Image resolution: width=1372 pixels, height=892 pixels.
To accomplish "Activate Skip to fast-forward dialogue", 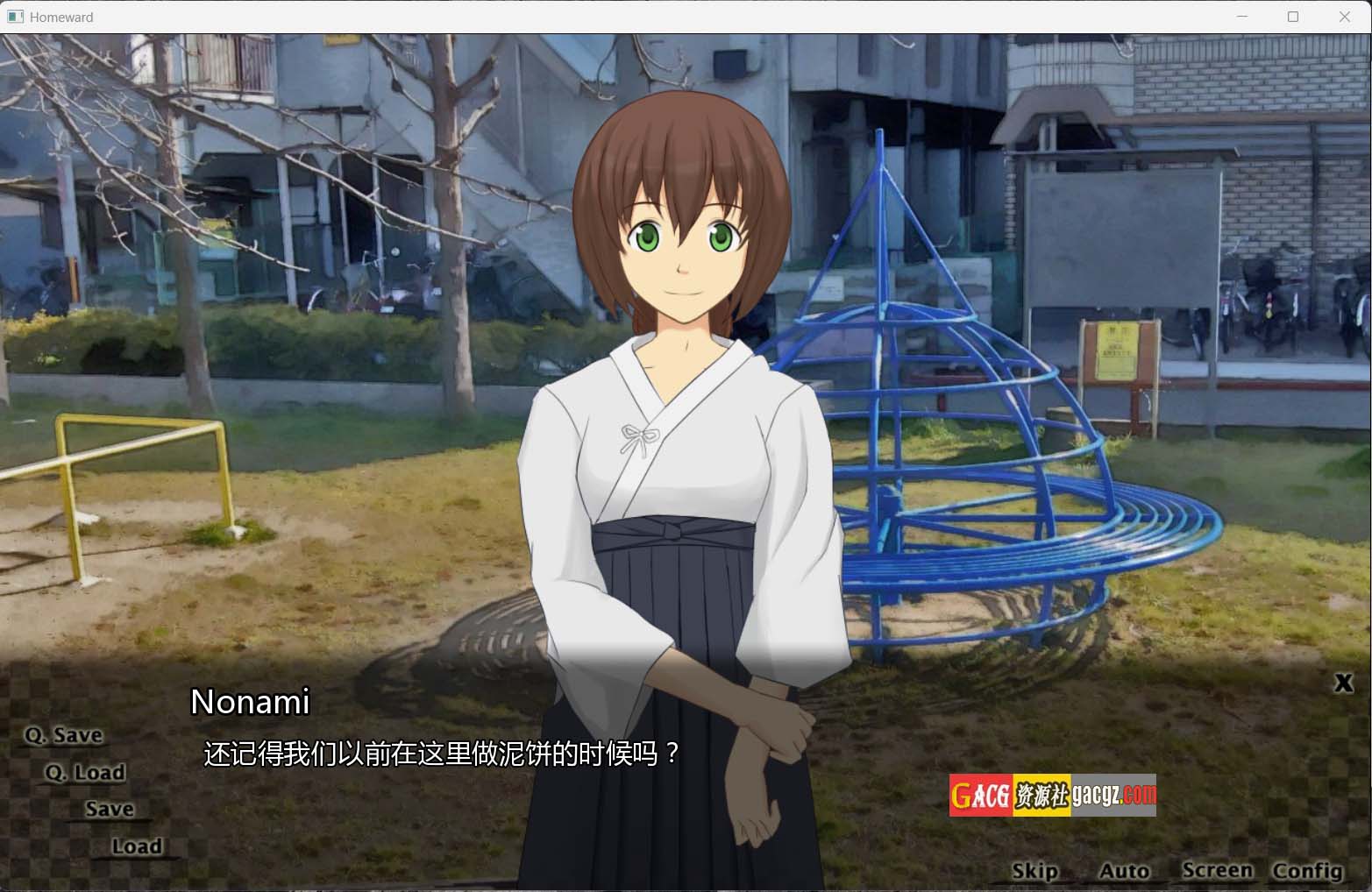I will [x=1034, y=870].
